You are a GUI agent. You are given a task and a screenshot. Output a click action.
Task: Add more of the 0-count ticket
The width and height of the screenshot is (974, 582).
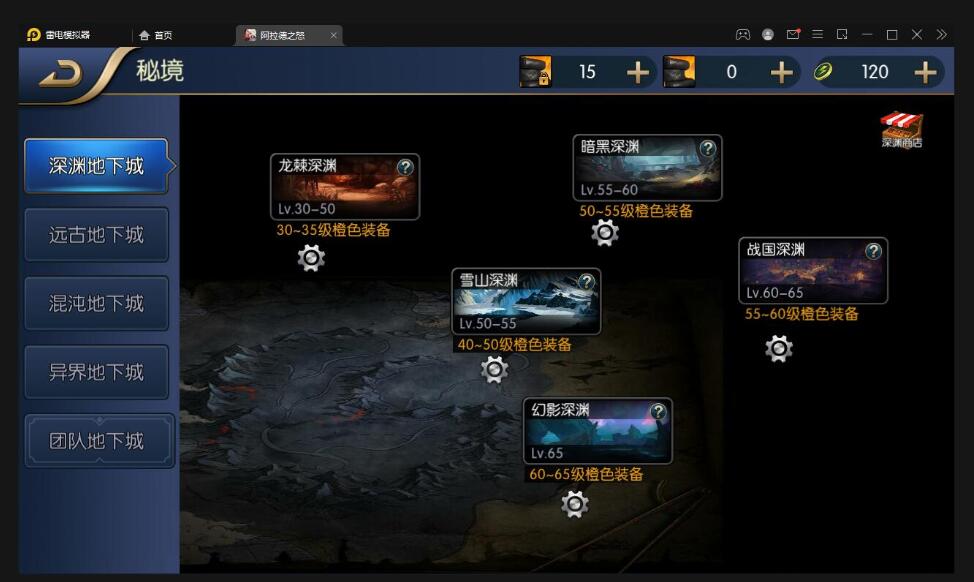pyautogui.click(x=781, y=72)
